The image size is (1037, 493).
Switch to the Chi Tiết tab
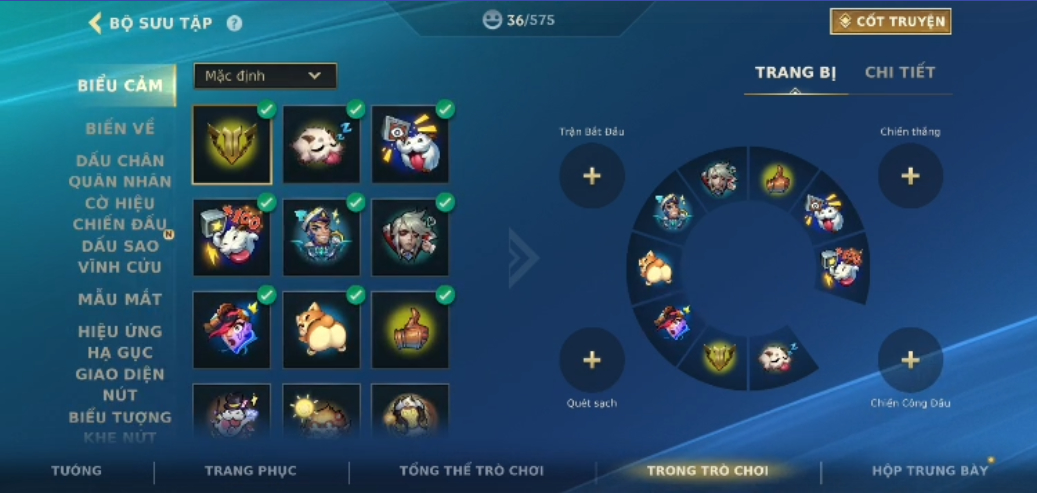899,73
